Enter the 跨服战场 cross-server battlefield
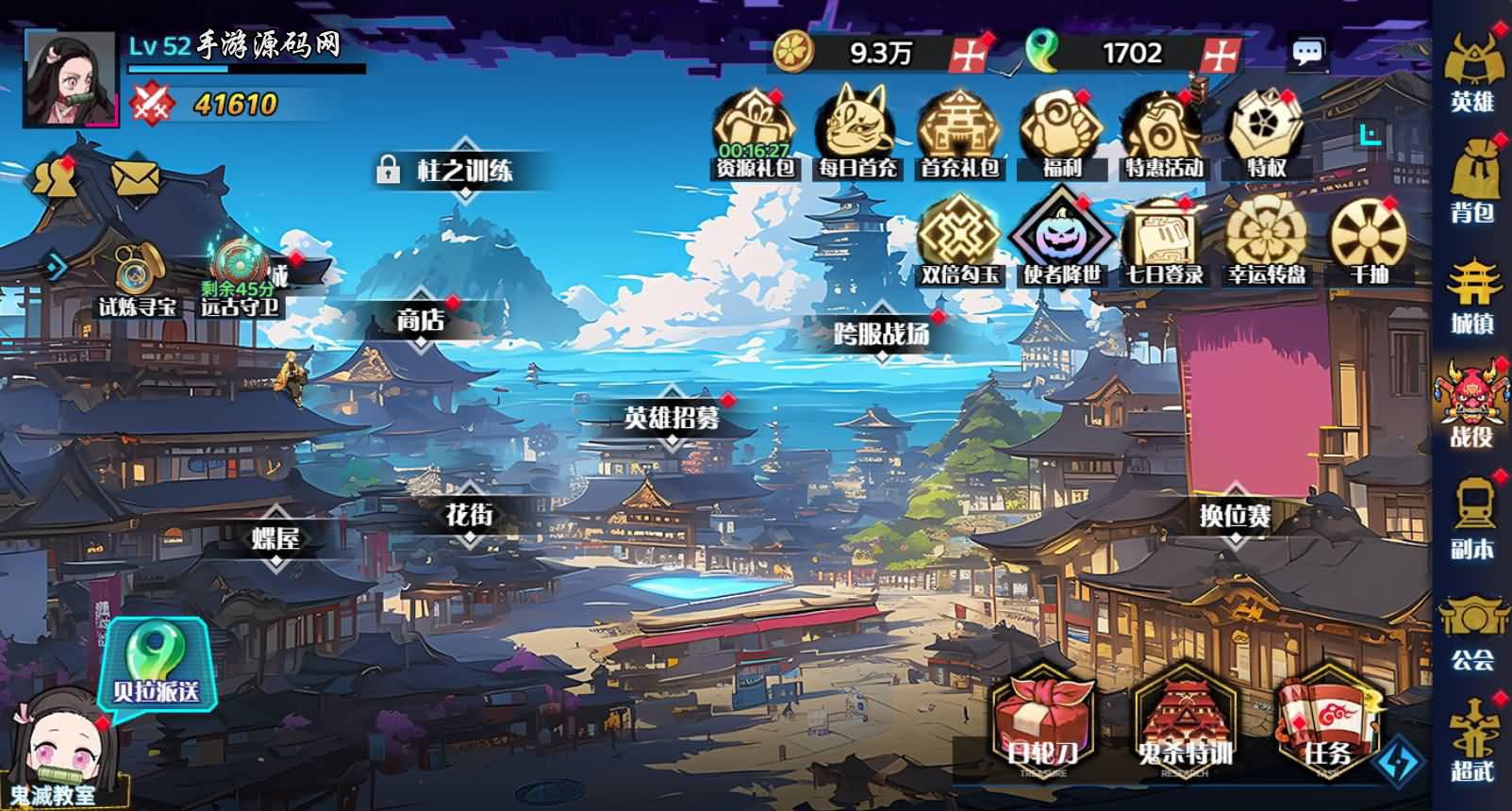 881,335
